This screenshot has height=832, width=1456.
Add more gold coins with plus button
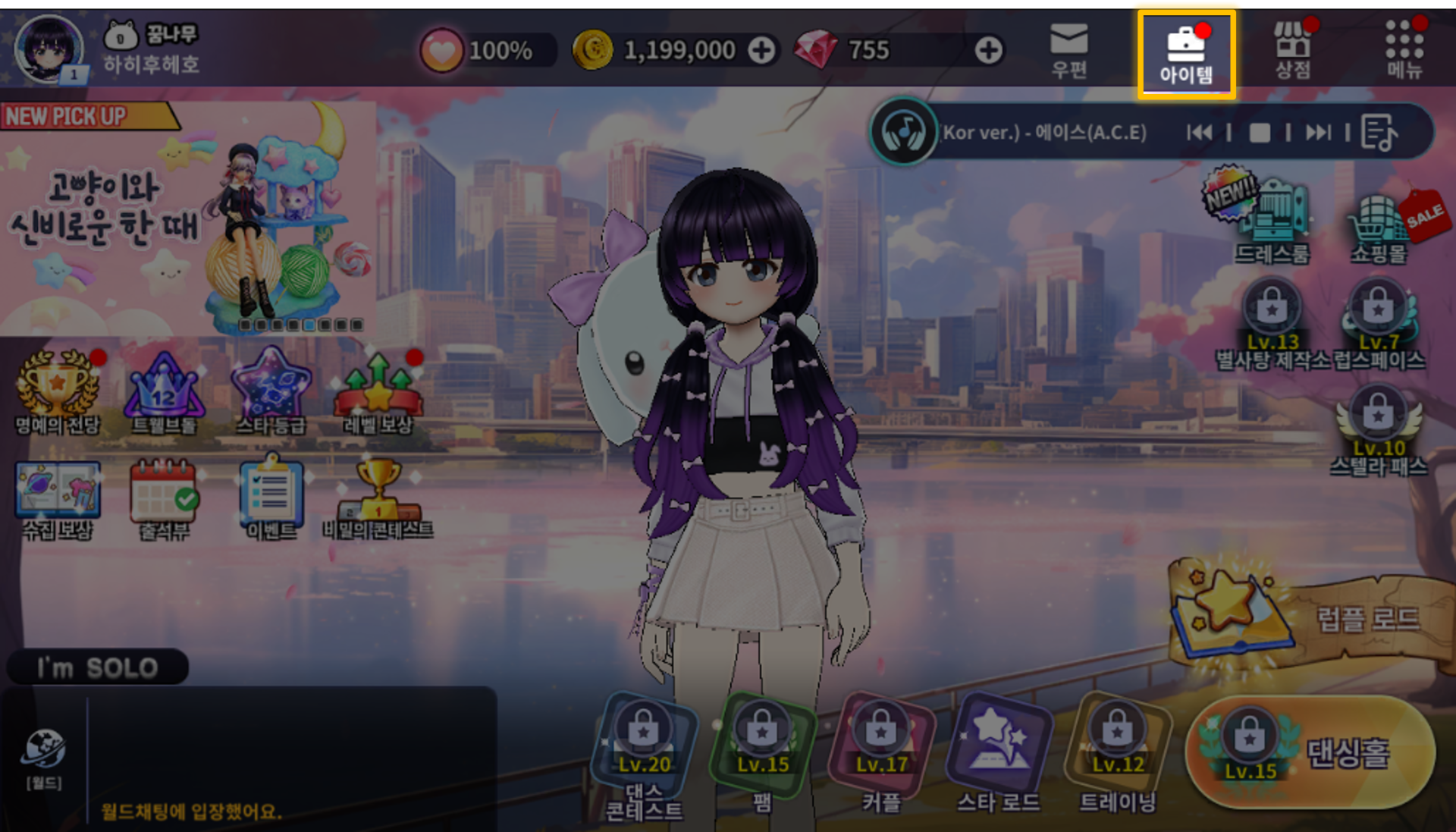(761, 51)
